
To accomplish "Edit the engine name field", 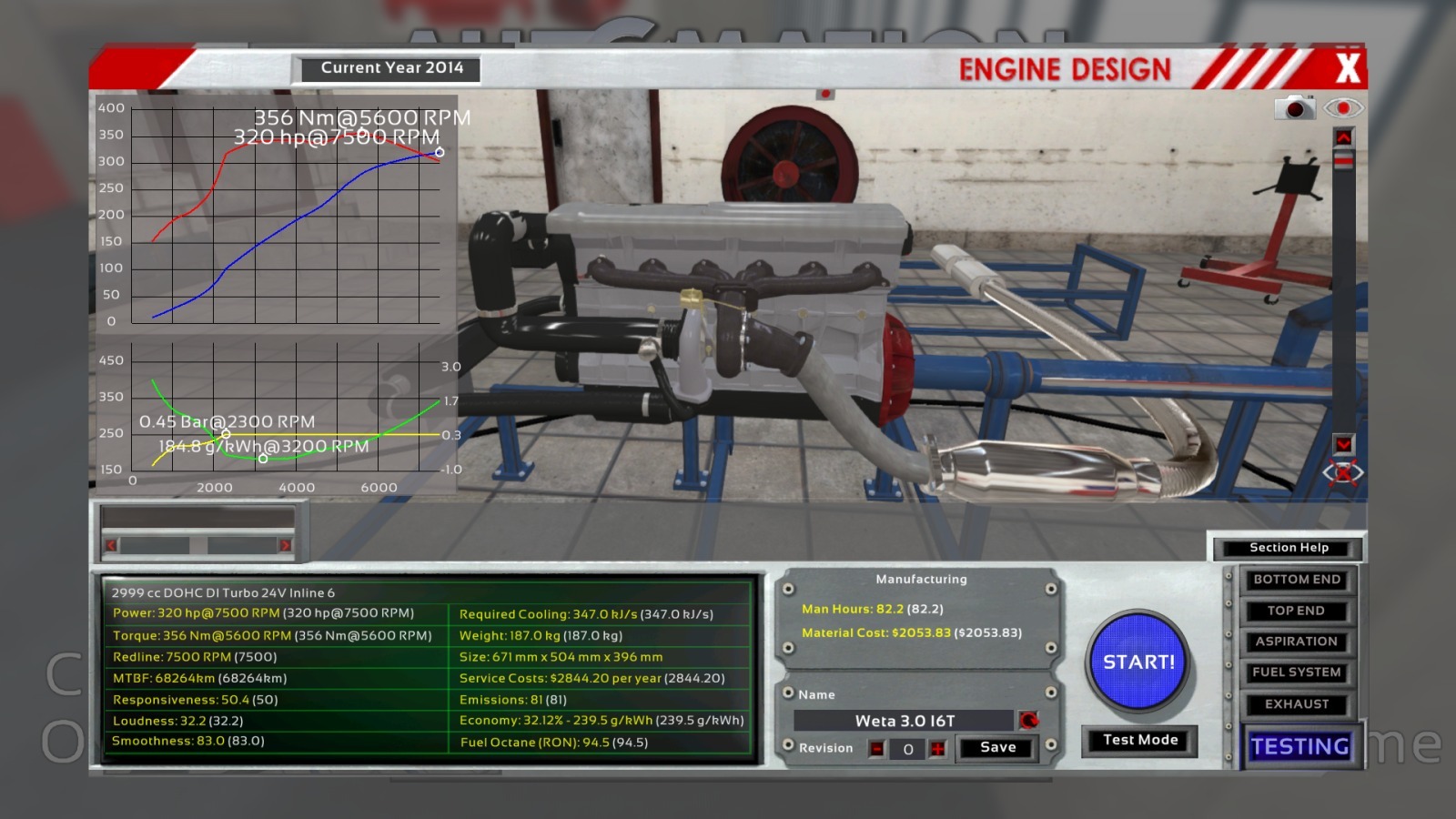I will click(904, 721).
